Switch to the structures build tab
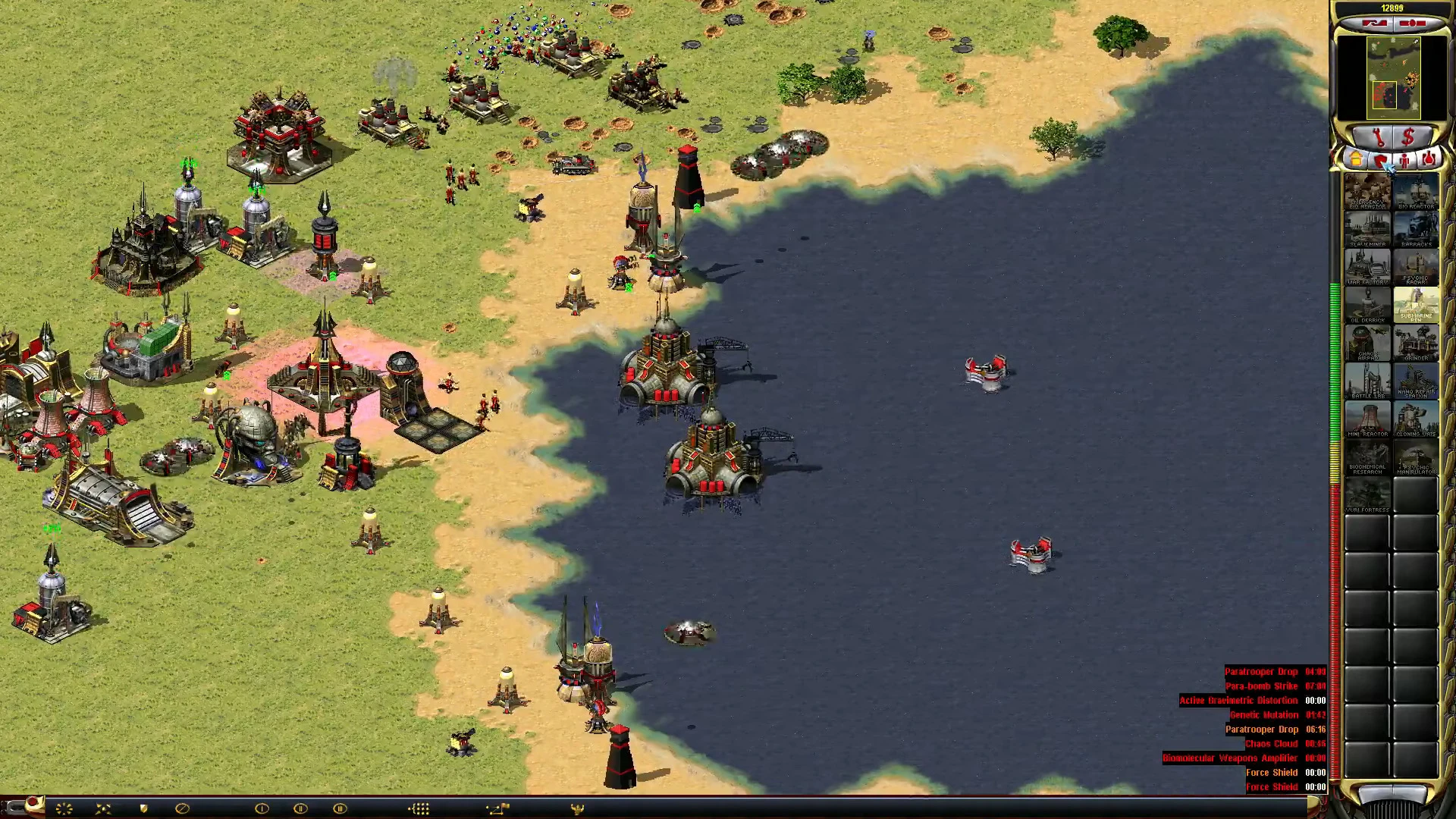The image size is (1456, 819). pos(1356,161)
